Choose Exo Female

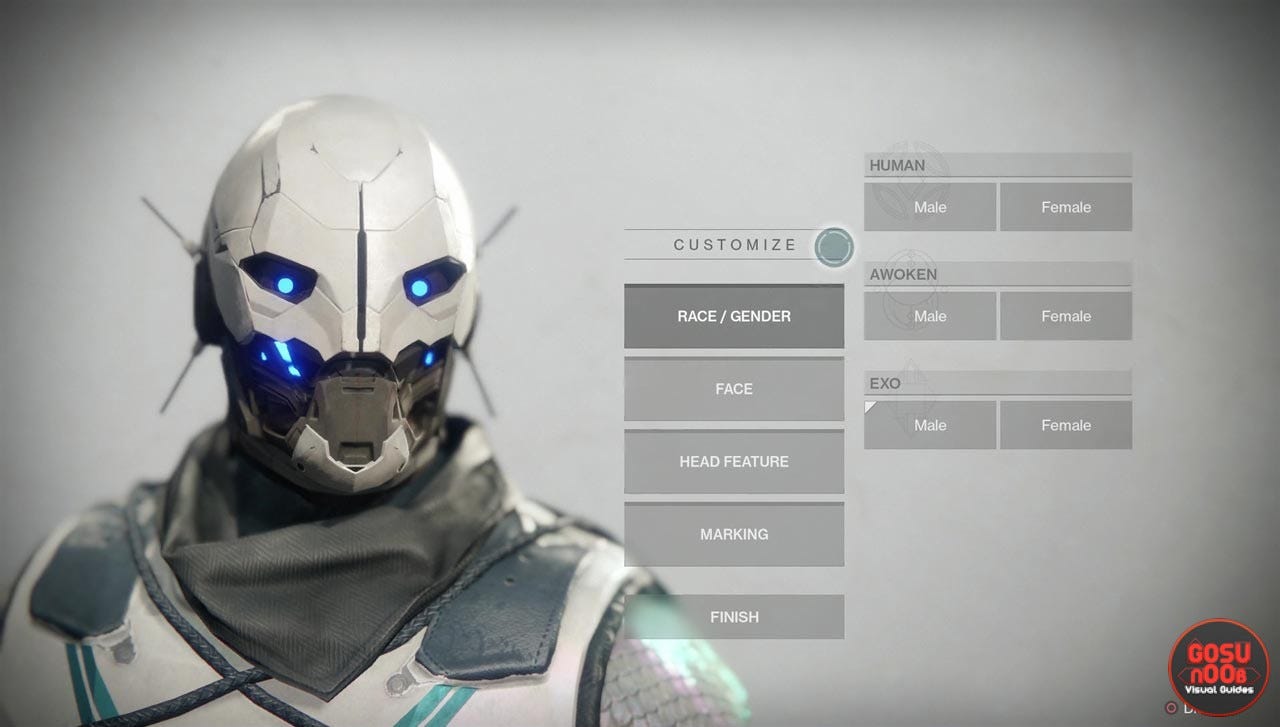pos(1066,425)
